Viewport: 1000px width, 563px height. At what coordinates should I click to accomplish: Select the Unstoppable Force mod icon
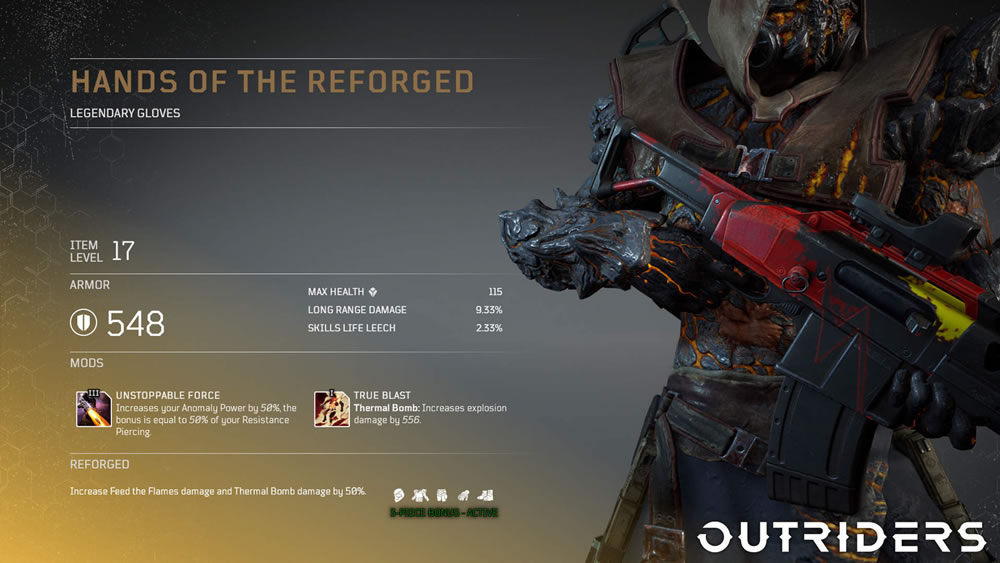coord(94,409)
